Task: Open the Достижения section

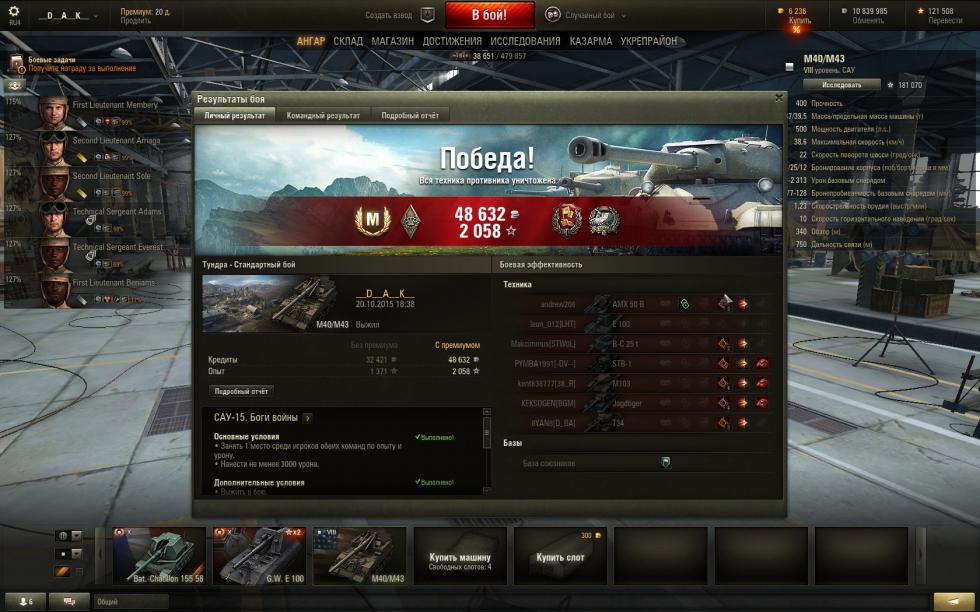Action: coord(452,41)
